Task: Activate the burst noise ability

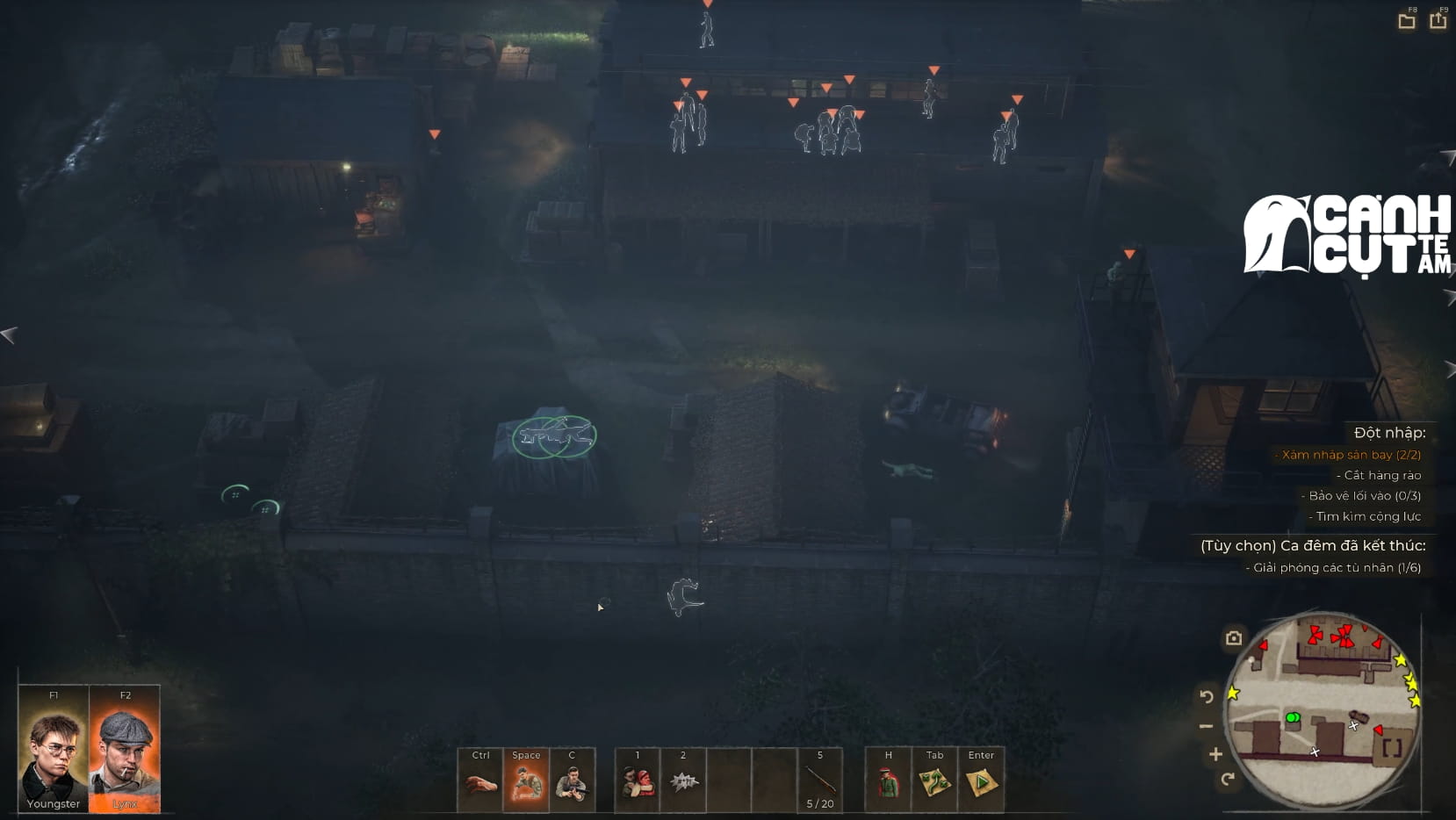Action: pyautogui.click(x=683, y=780)
